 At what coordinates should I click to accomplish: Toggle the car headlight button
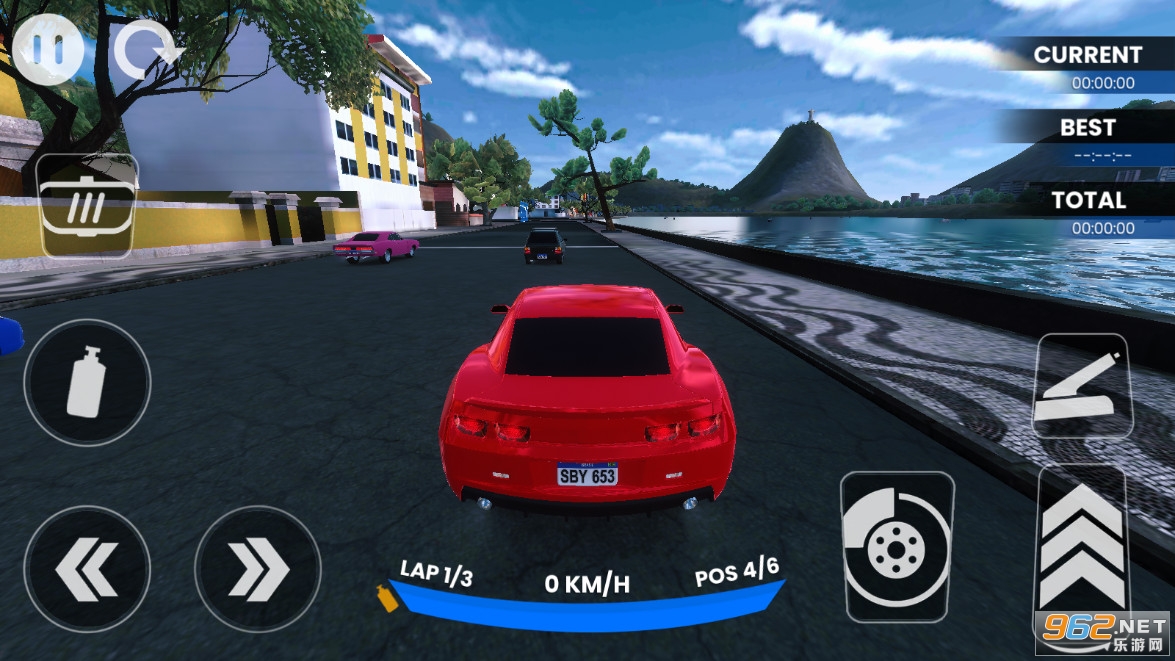(x=87, y=206)
